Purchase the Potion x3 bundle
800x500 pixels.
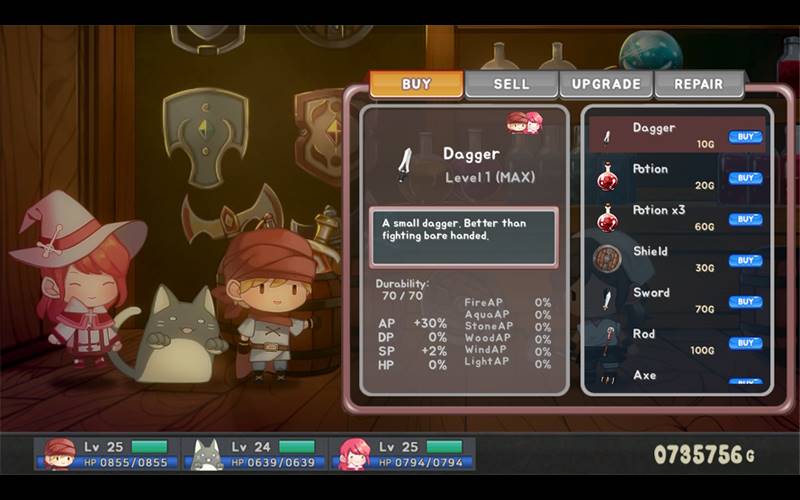pos(745,219)
